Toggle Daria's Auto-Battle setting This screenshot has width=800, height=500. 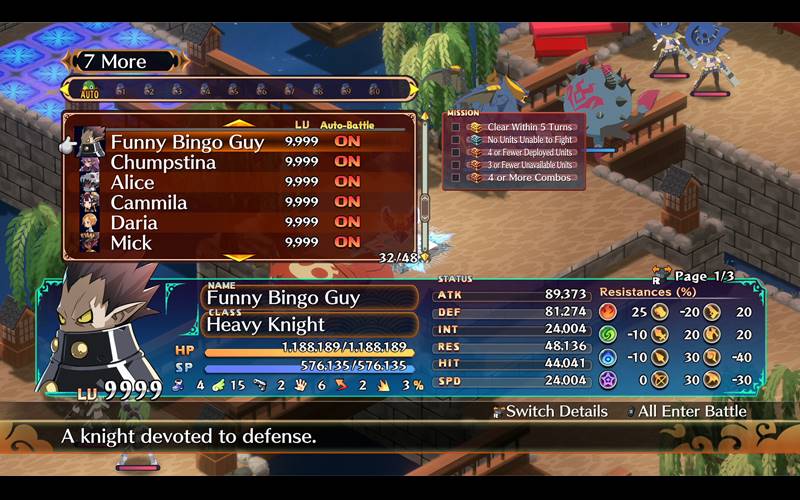347,222
